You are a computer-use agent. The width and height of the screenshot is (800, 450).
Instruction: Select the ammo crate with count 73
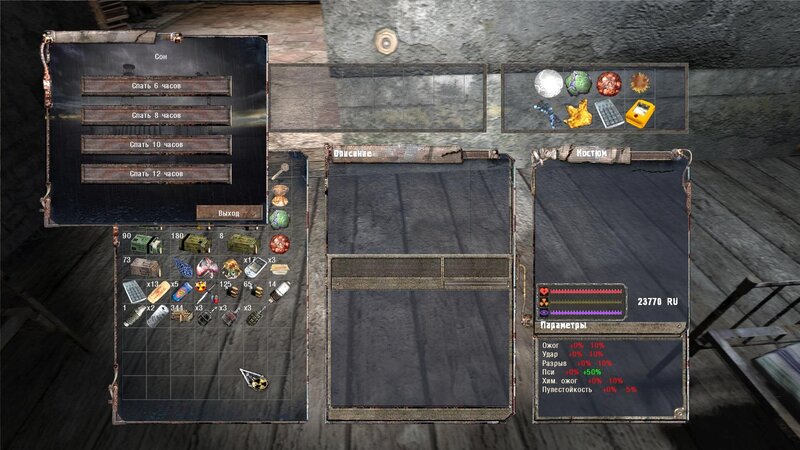[x=143, y=268]
